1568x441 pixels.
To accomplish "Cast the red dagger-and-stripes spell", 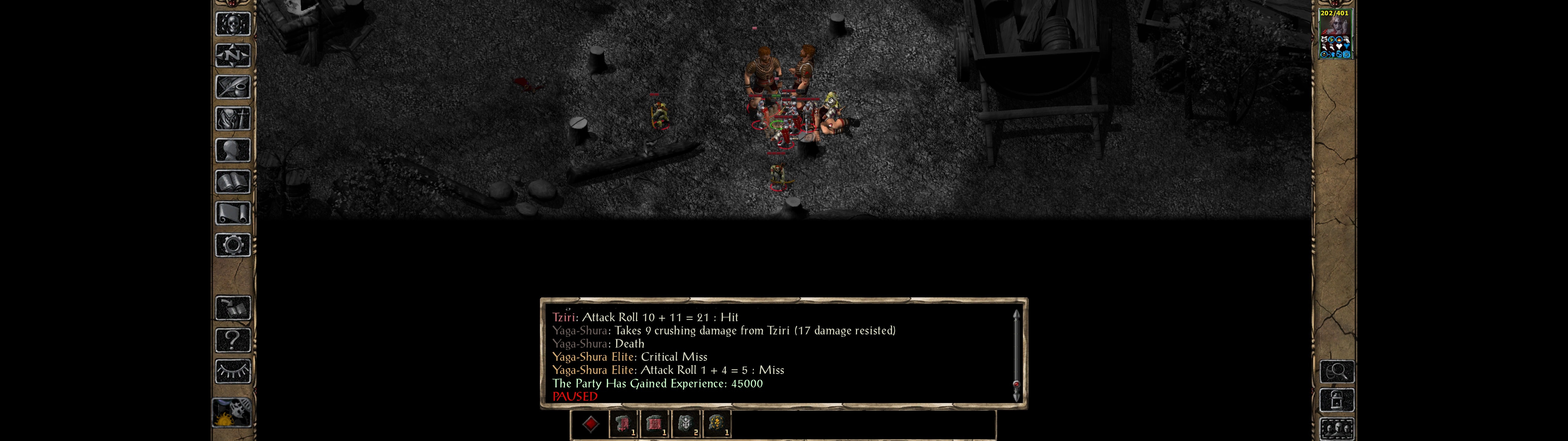I will click(623, 424).
